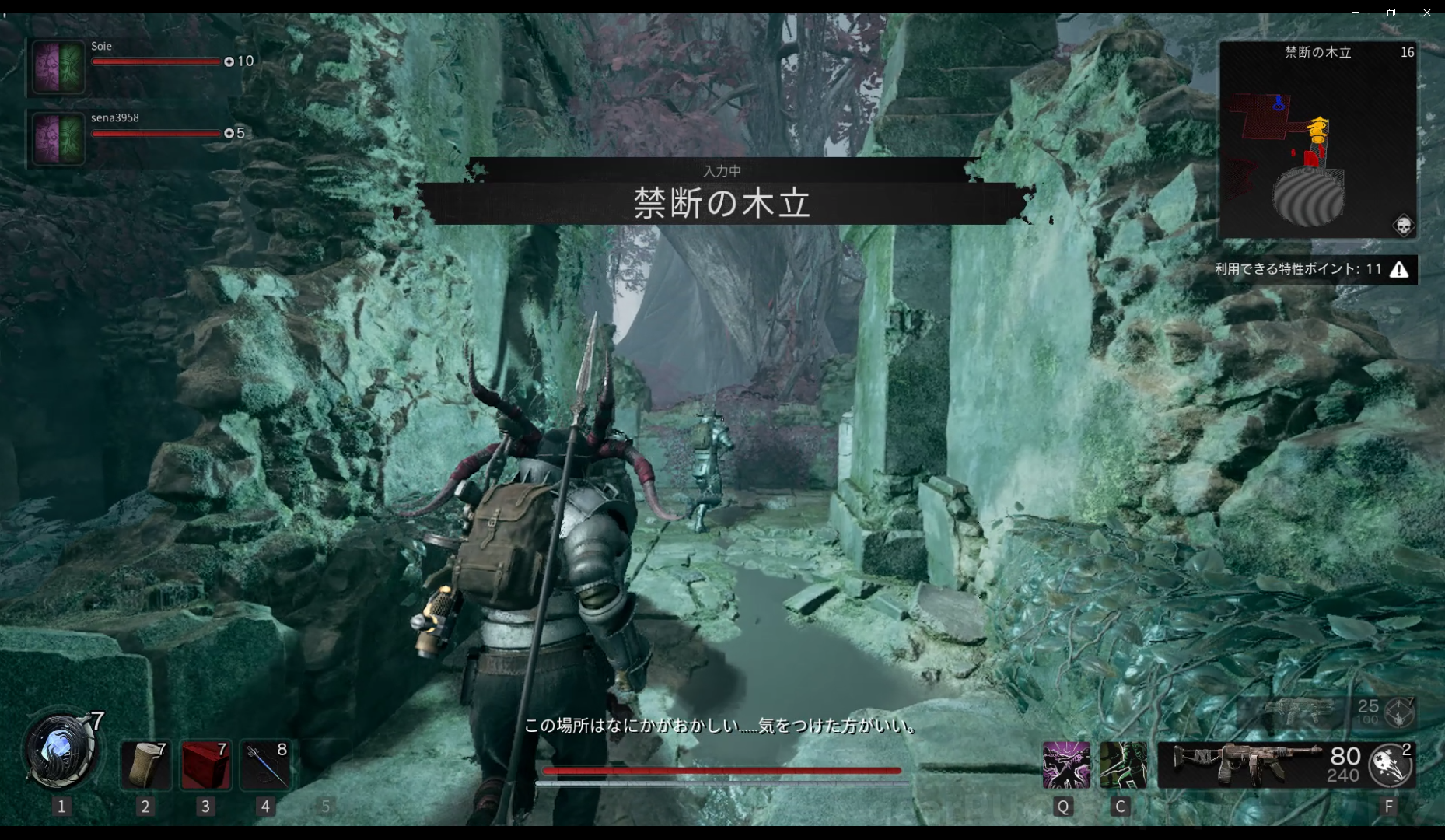Minimize the game window

(1356, 12)
